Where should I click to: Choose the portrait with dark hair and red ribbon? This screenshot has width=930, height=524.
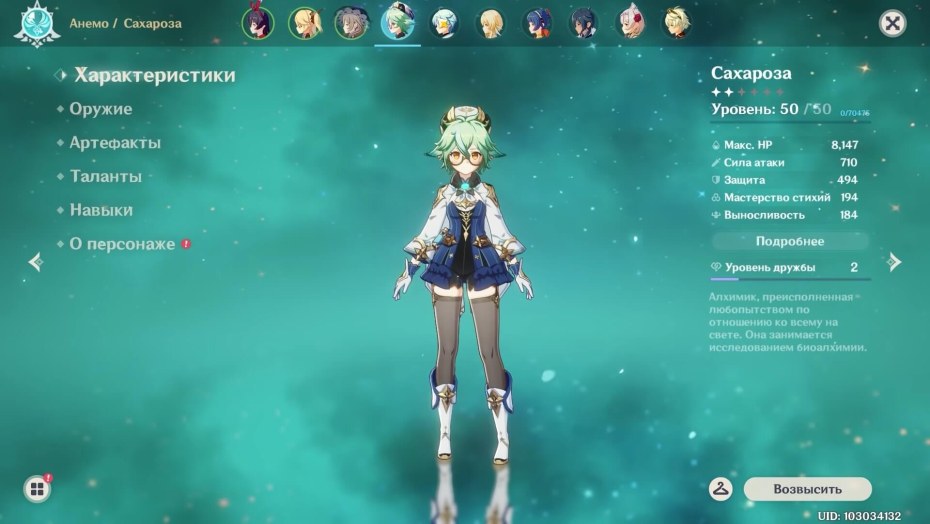coord(258,23)
